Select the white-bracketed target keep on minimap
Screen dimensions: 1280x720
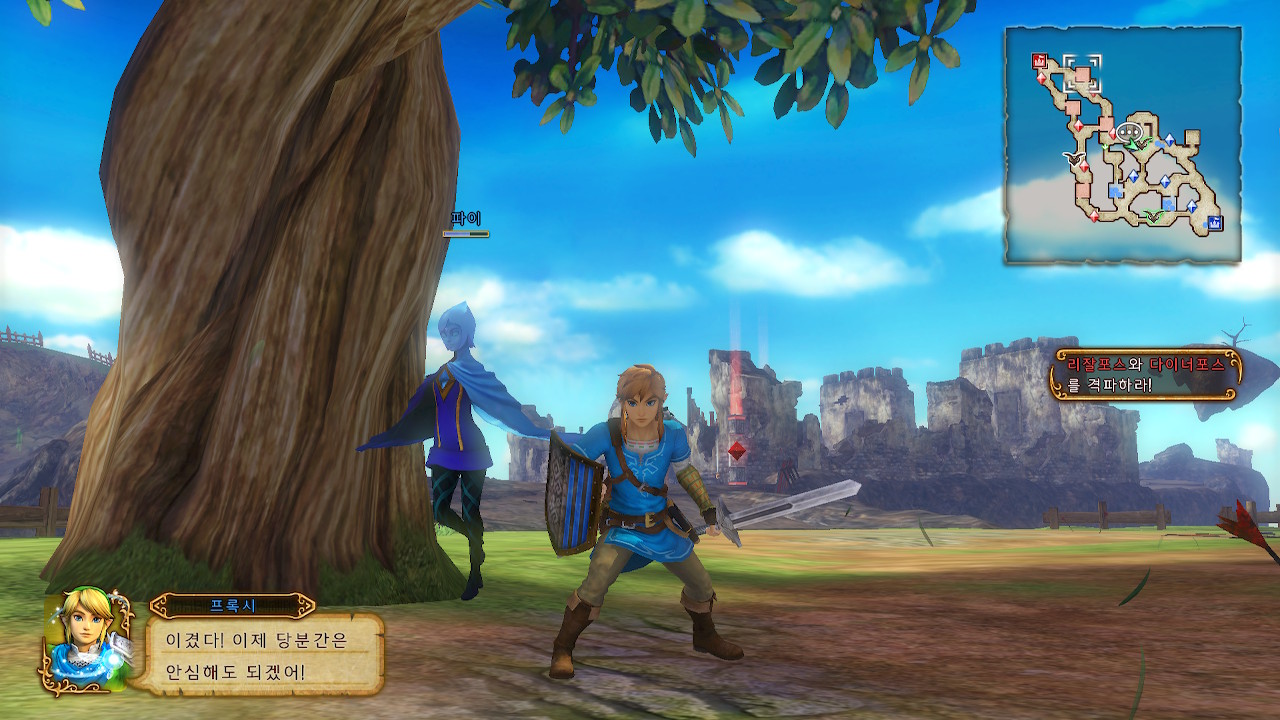click(x=1082, y=74)
